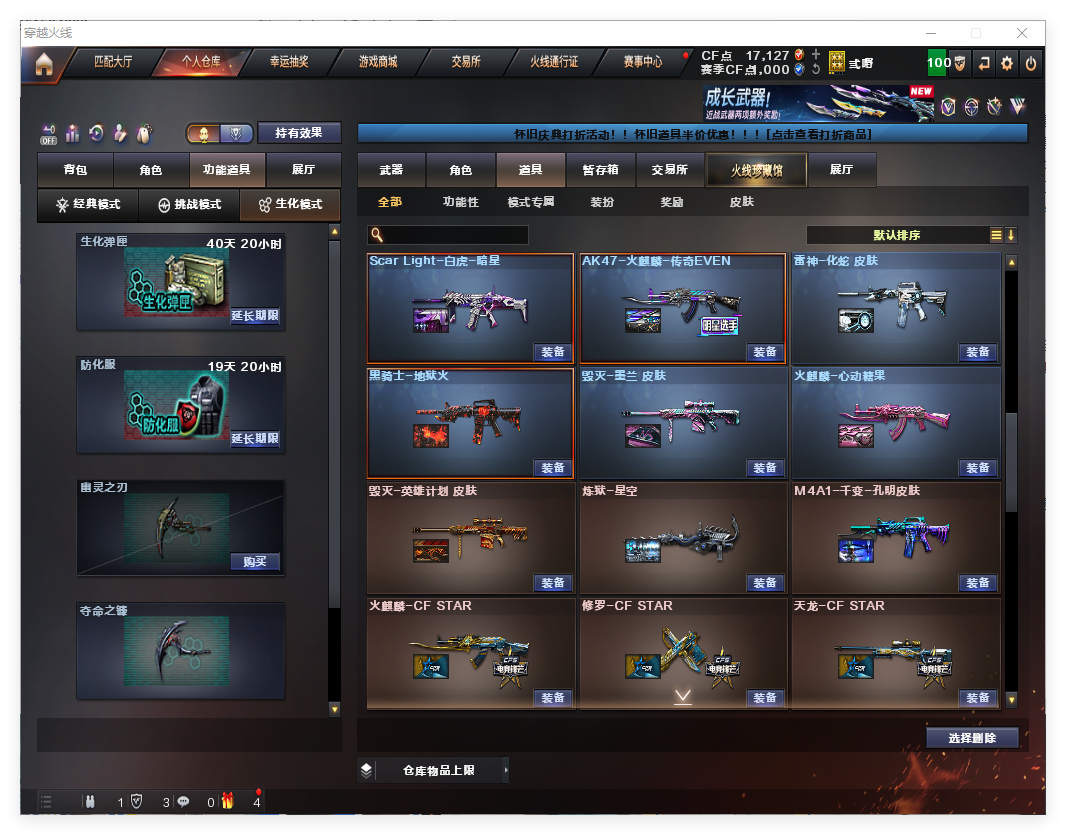Viewport: 1066px width, 835px height.
Task: Buy the 幽灵之刃 item
Action: (255, 561)
